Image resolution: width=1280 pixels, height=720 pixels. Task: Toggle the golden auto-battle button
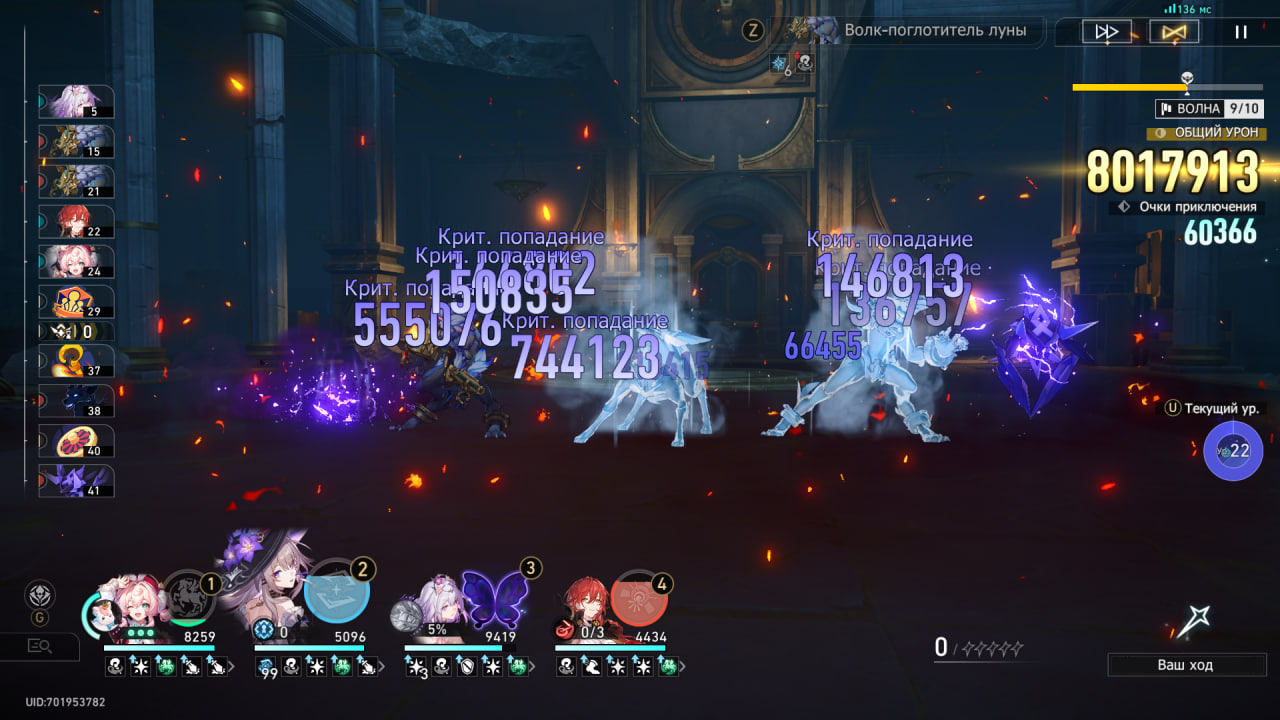[x=1174, y=32]
